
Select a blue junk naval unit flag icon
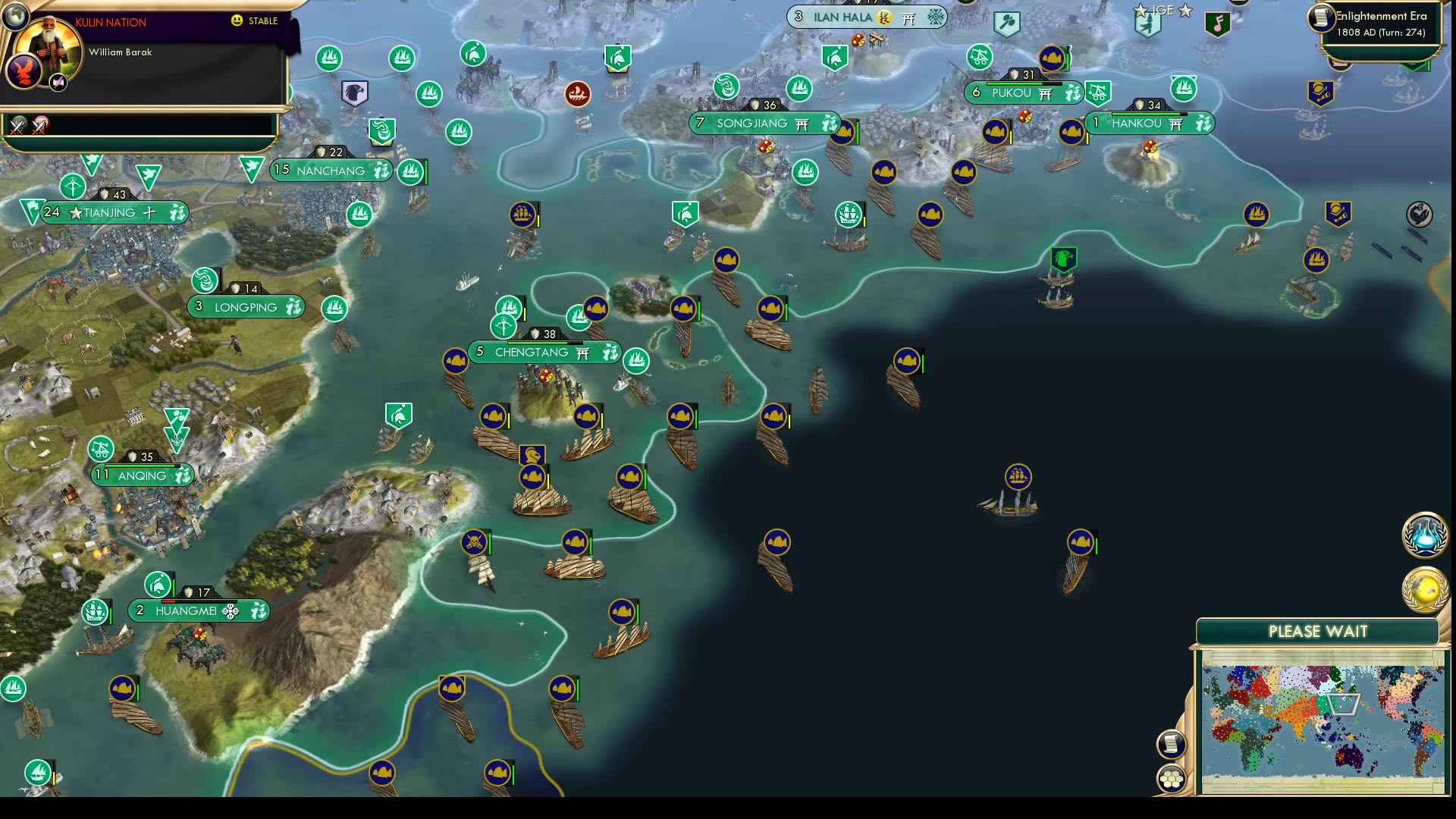coord(726,261)
